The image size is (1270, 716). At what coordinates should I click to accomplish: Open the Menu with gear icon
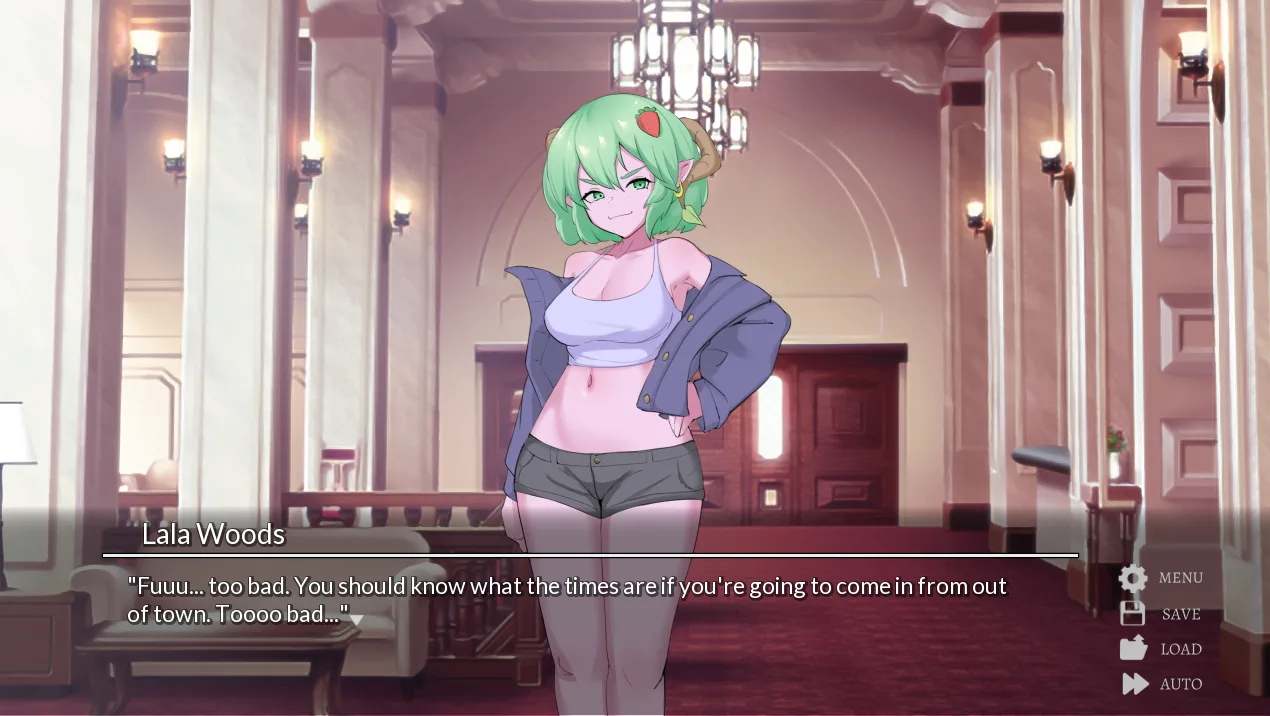pyautogui.click(x=1160, y=578)
